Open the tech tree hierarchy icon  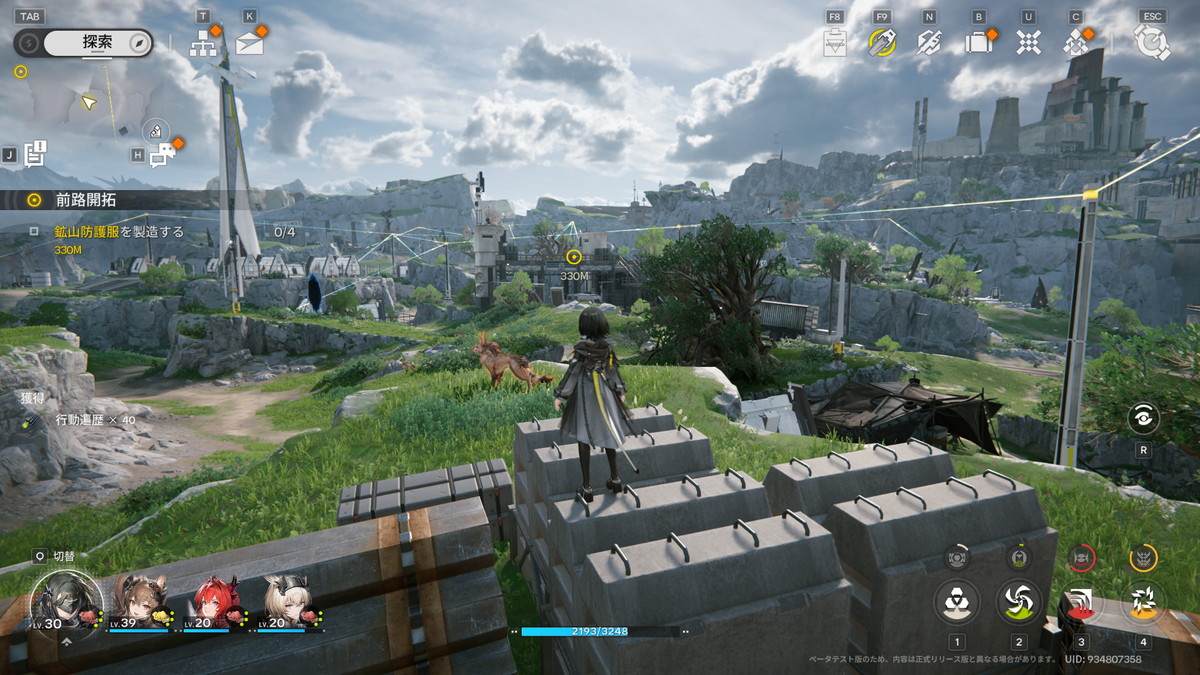point(204,43)
